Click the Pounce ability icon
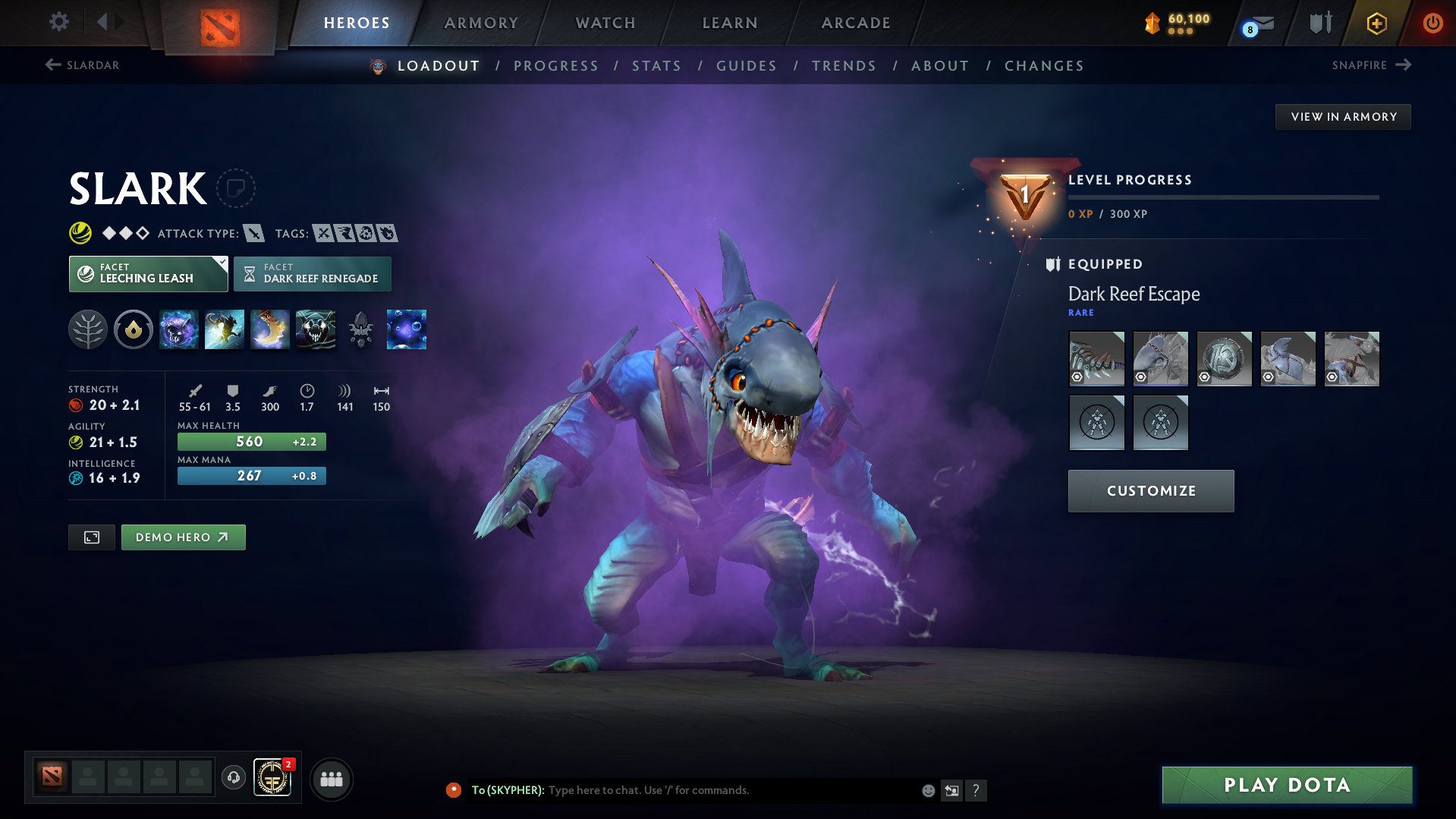1456x819 pixels. coord(225,329)
